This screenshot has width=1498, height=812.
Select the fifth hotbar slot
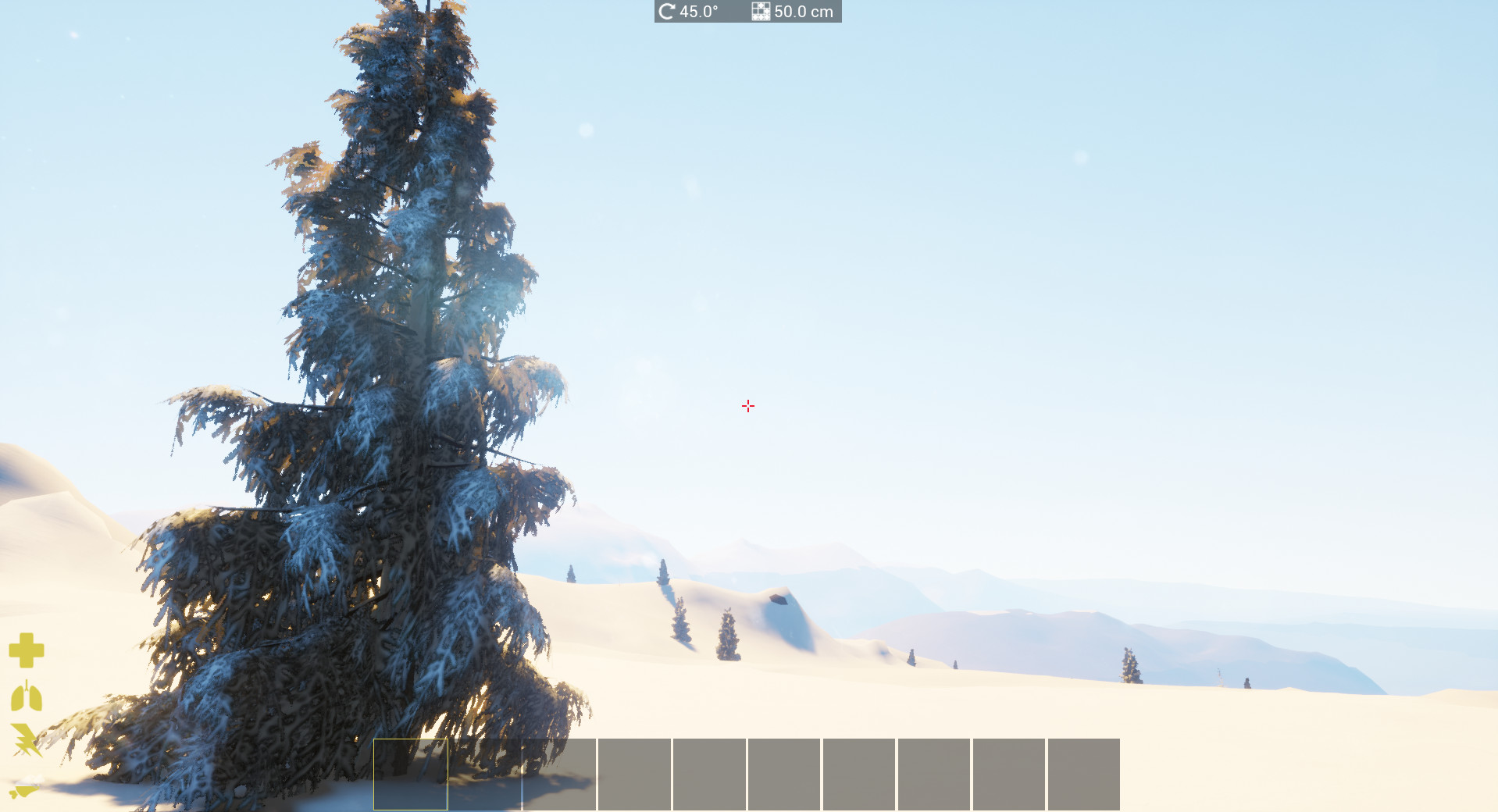point(710,774)
